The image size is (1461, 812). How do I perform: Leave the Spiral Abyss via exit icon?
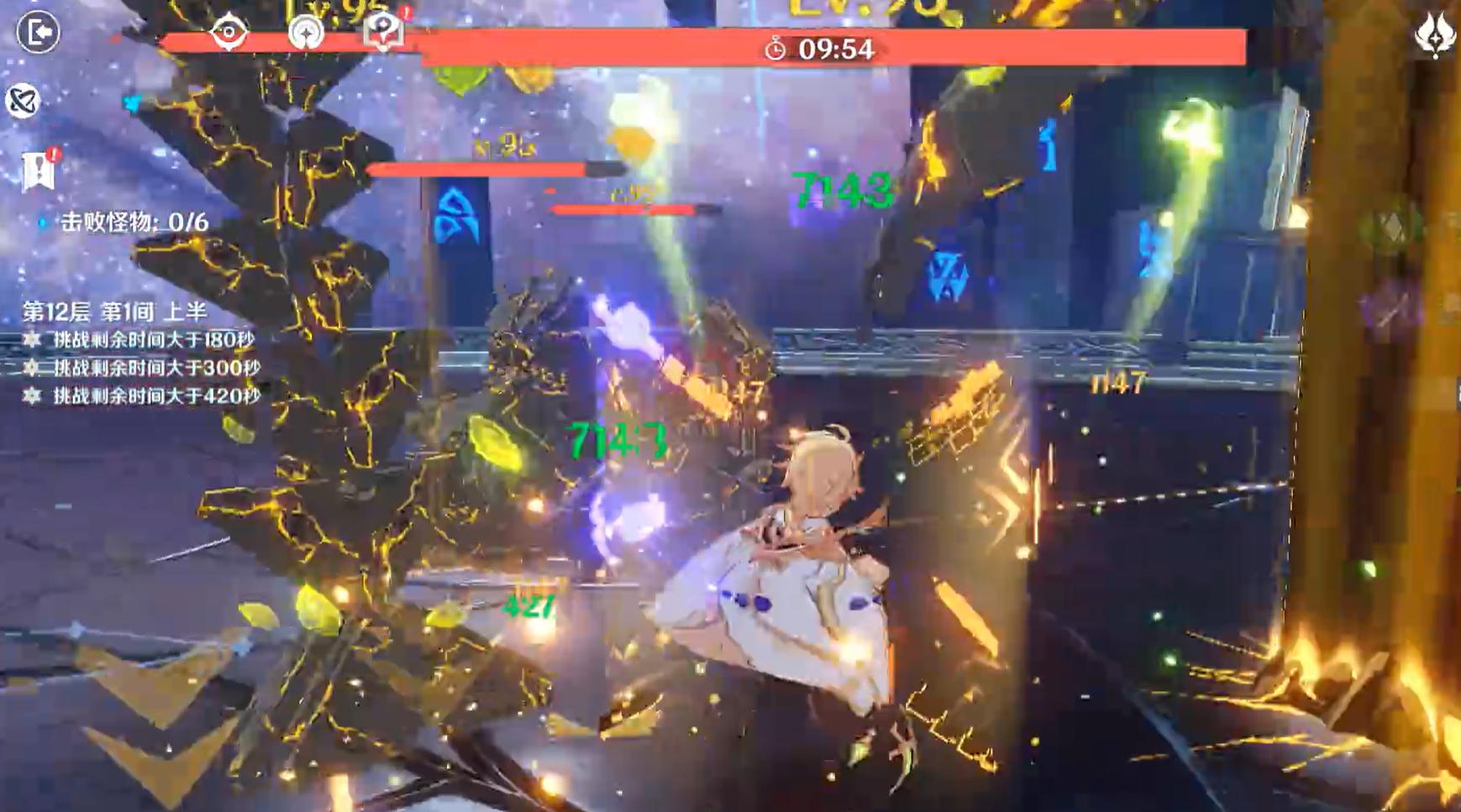[38, 33]
